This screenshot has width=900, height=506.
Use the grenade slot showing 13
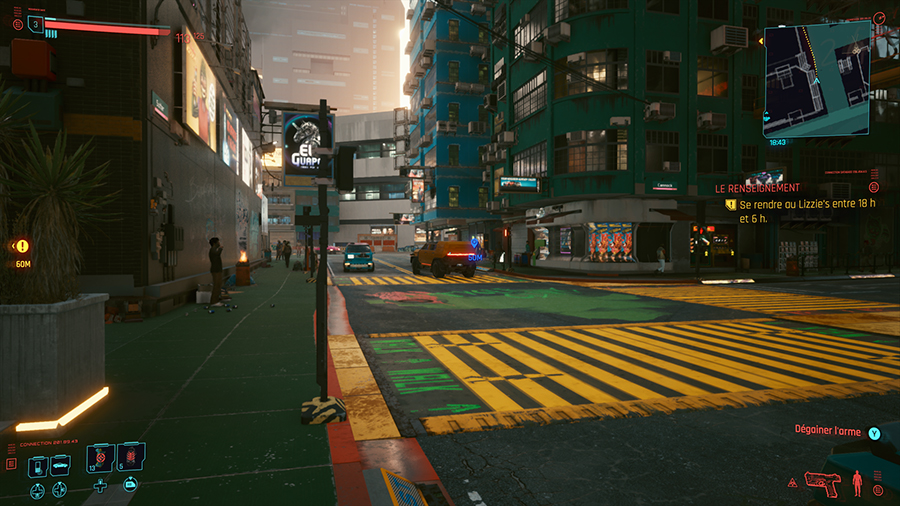(100, 458)
